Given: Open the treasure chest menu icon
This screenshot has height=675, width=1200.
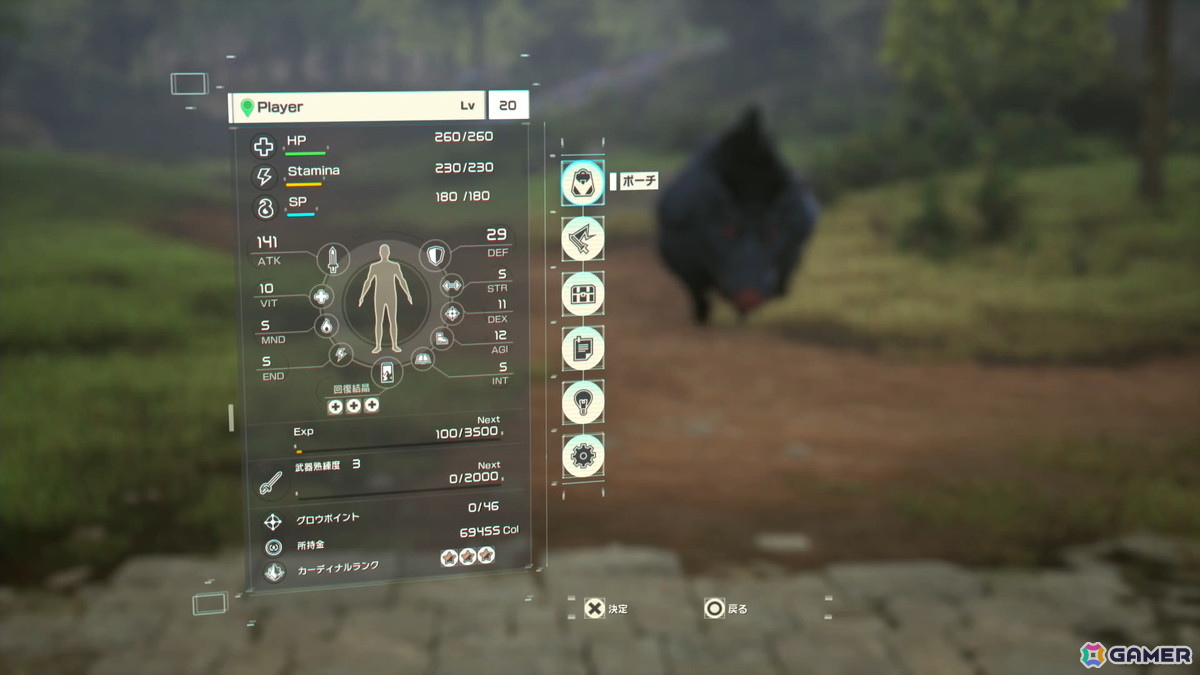Looking at the screenshot, I should (x=582, y=294).
